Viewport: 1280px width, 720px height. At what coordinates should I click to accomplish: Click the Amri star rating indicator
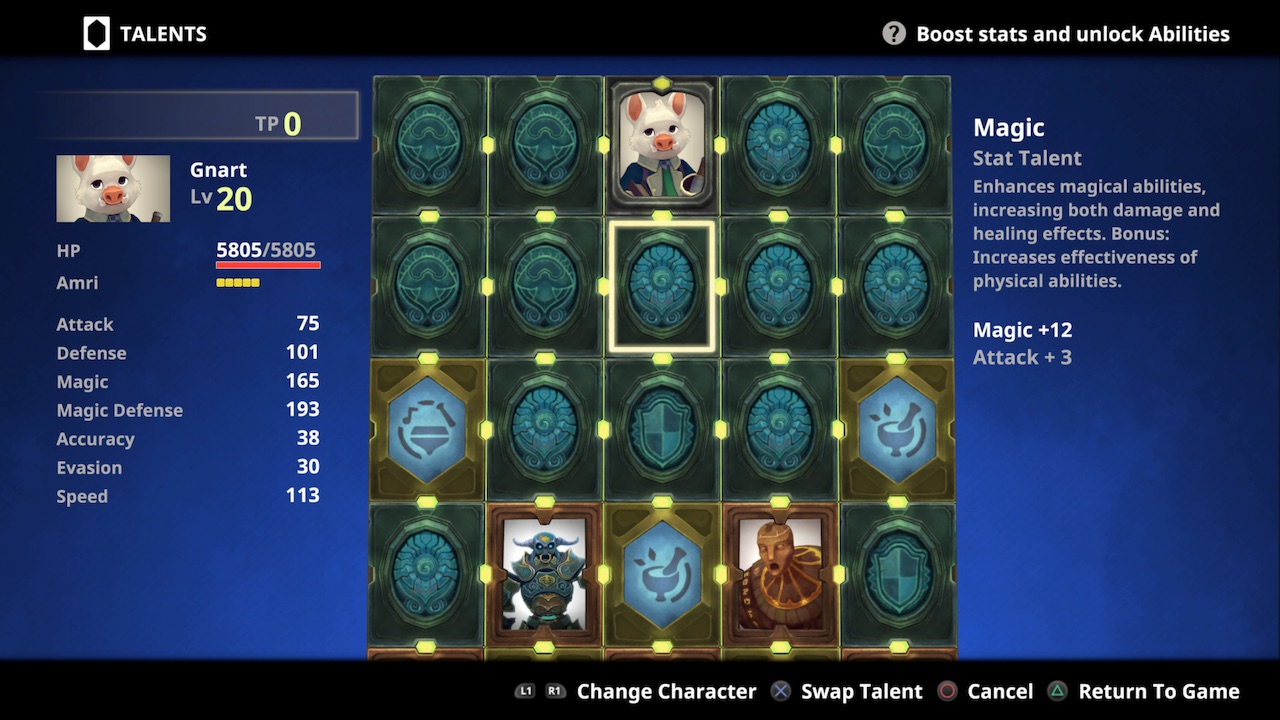pyautogui.click(x=240, y=282)
